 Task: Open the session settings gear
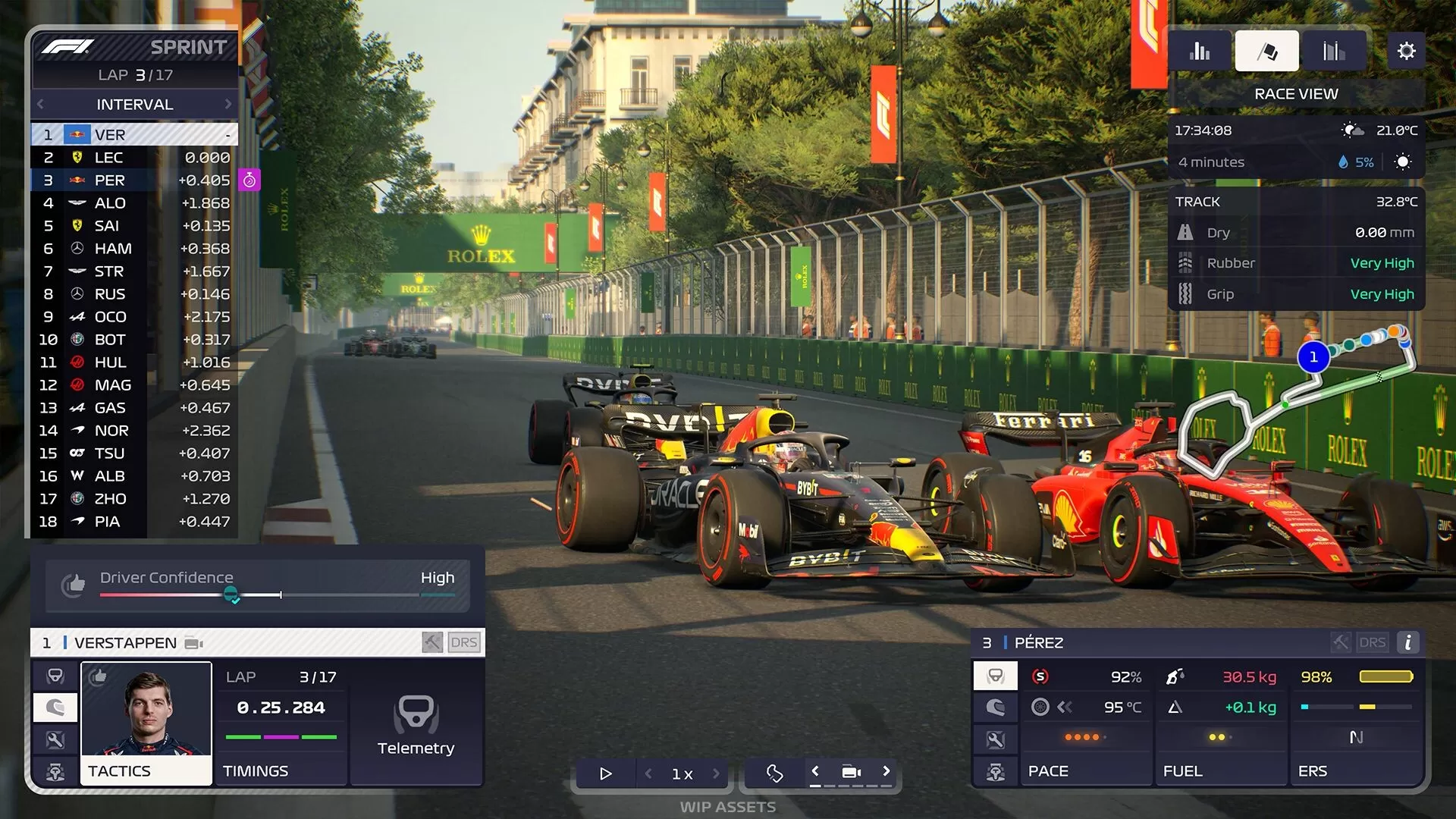tap(1407, 50)
